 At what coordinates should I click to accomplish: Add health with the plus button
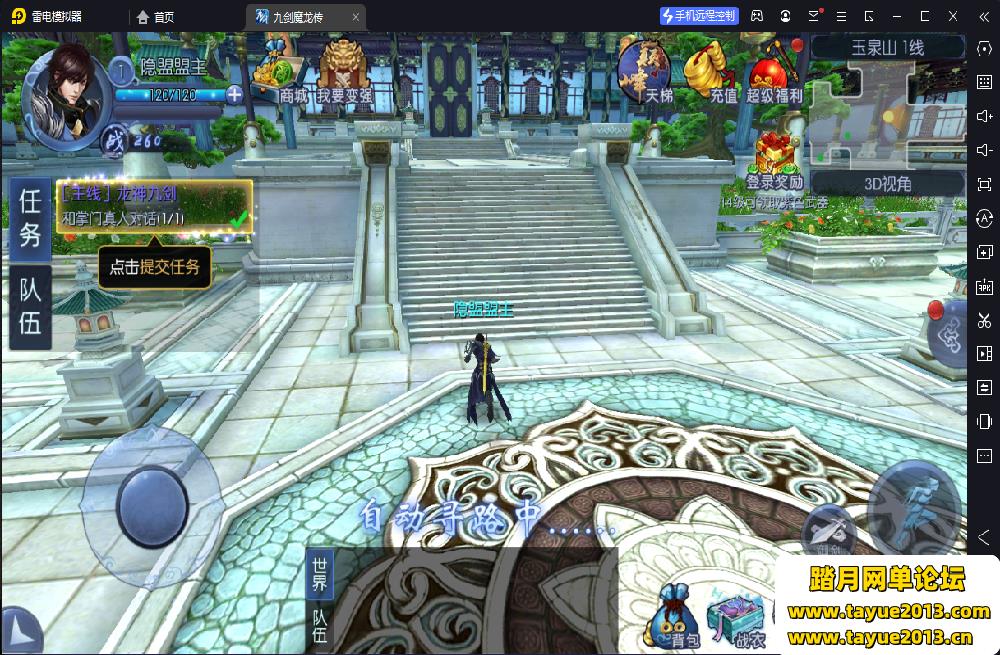pos(234,95)
